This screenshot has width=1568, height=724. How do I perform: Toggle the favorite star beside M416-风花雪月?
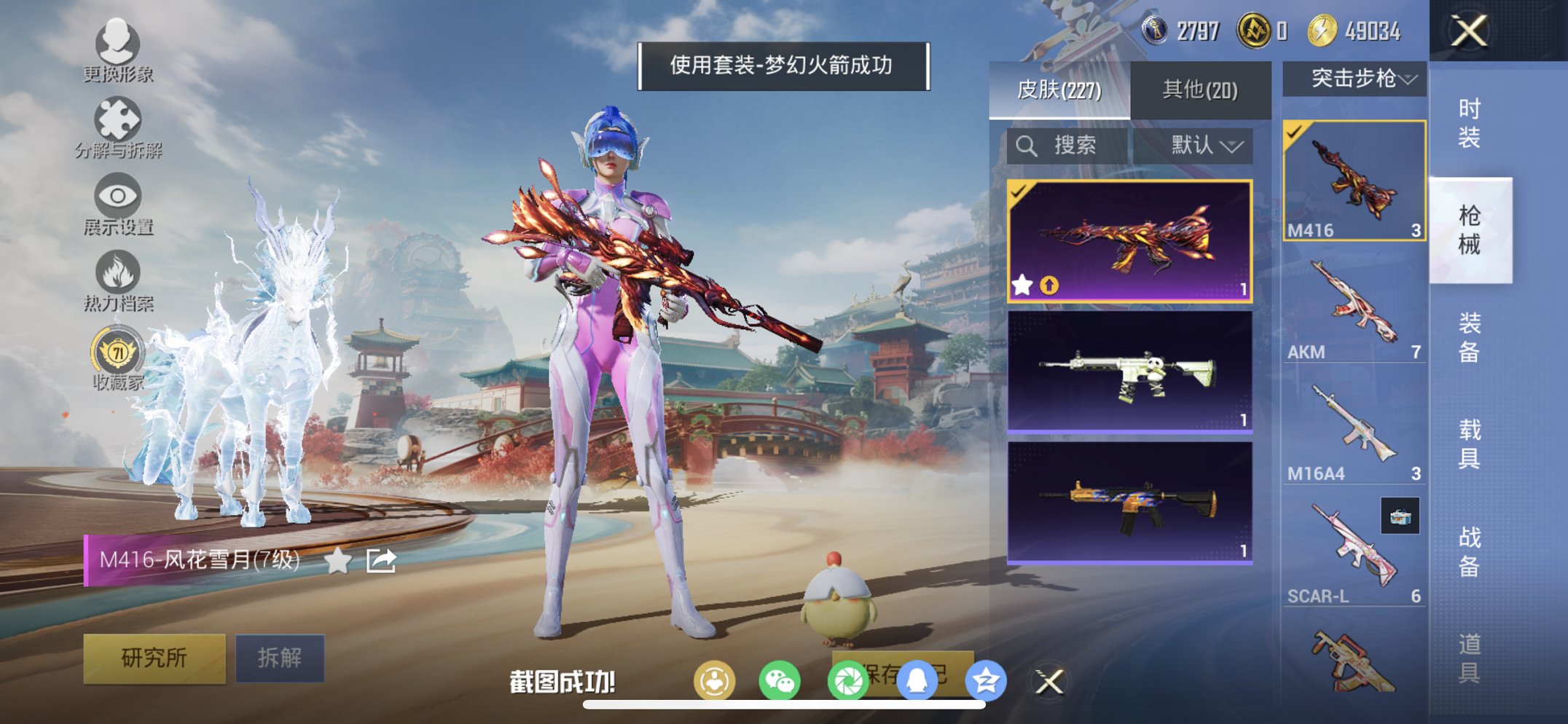point(336,559)
